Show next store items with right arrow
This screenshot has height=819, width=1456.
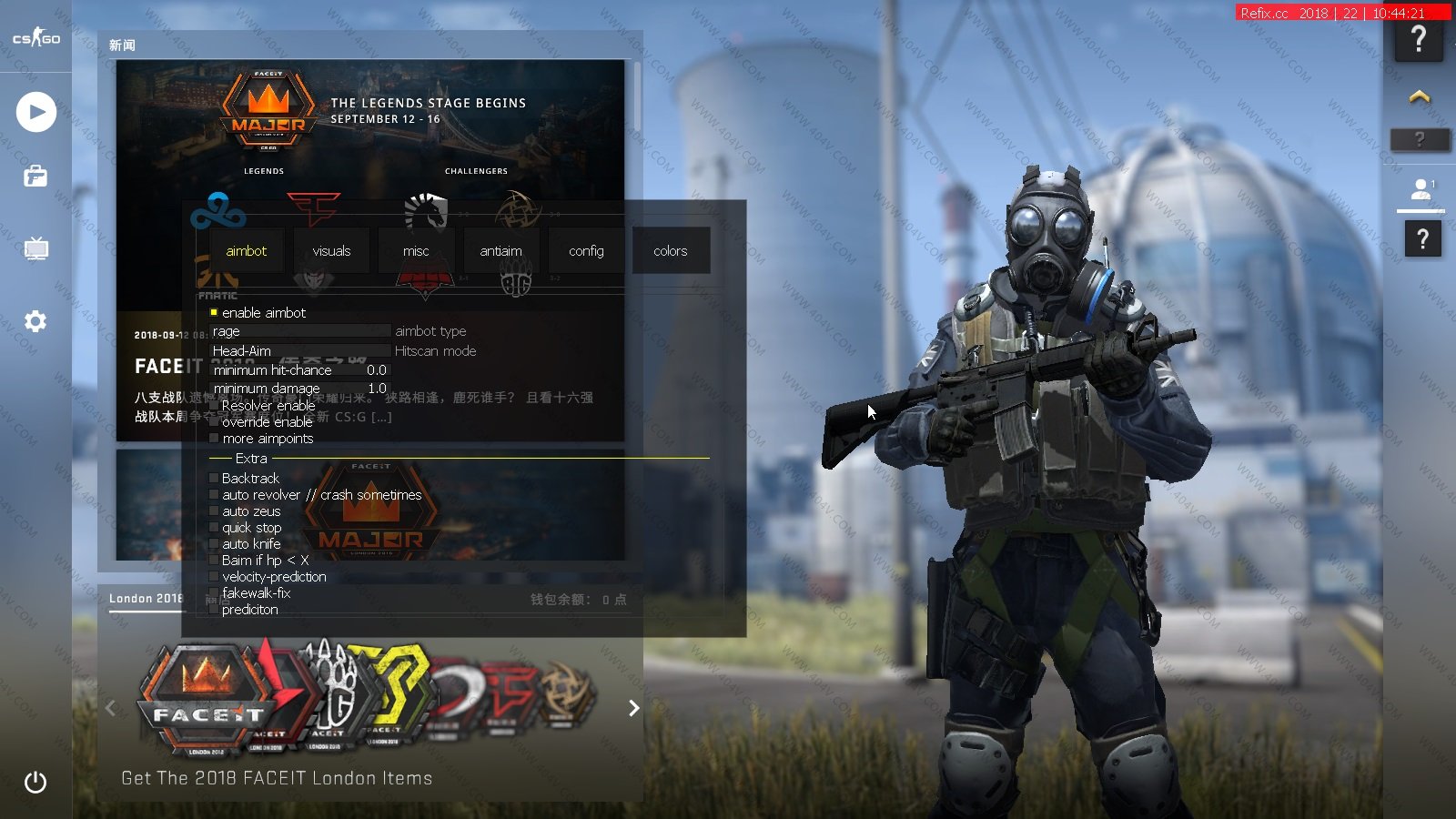[634, 708]
